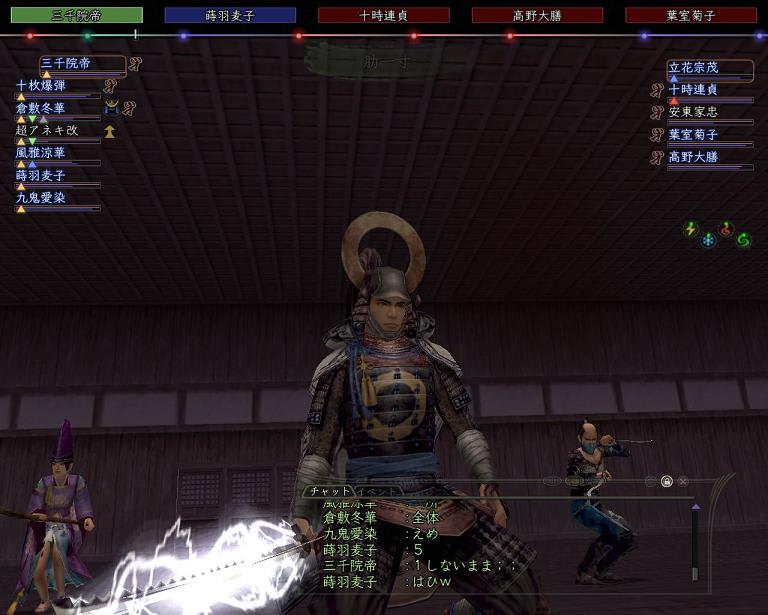This screenshot has height=615, width=768.
Task: Target ally 倉敷冬華 in the party list
Action: tap(41, 108)
